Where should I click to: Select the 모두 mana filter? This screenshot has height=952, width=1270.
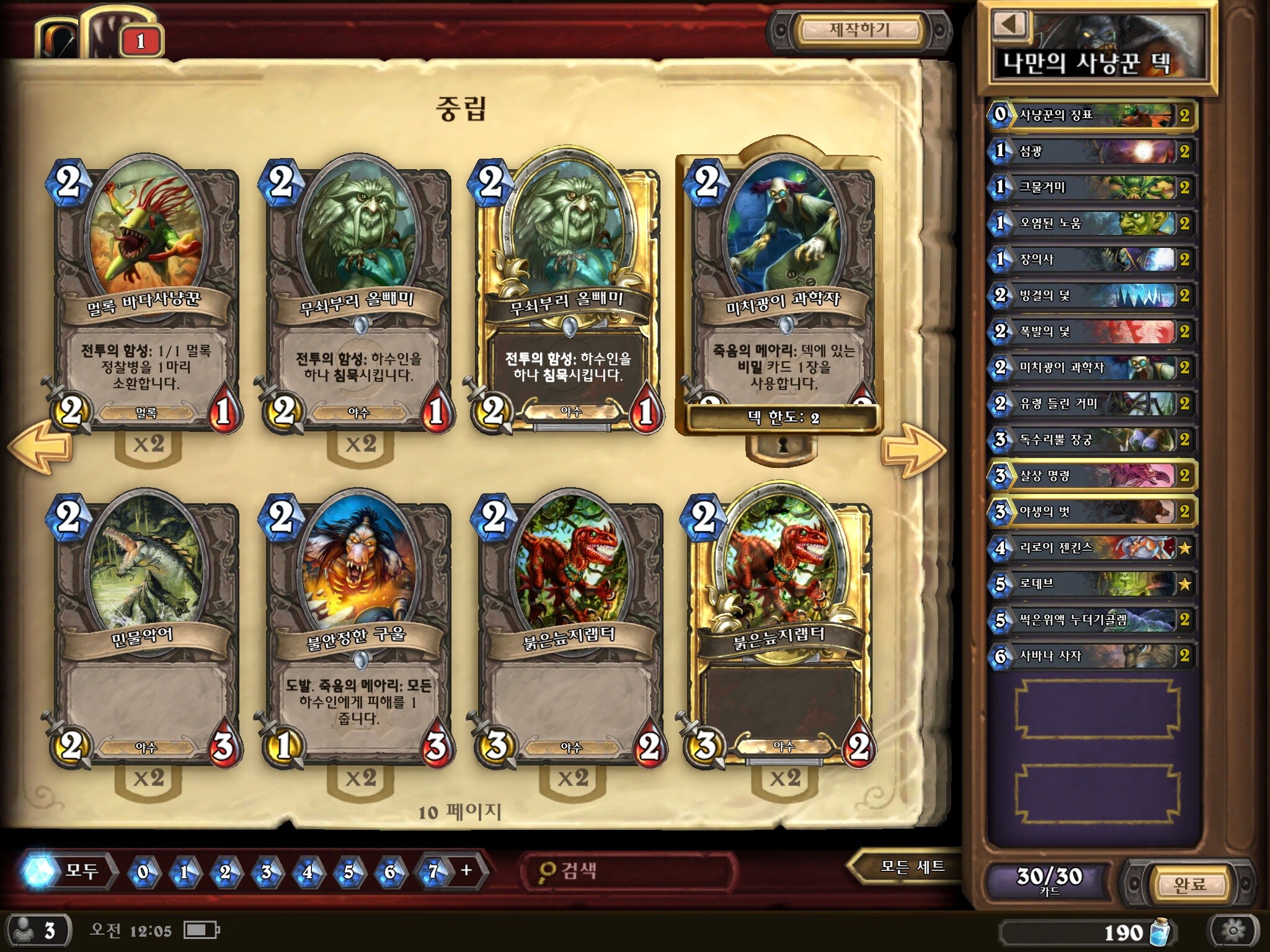[x=68, y=871]
